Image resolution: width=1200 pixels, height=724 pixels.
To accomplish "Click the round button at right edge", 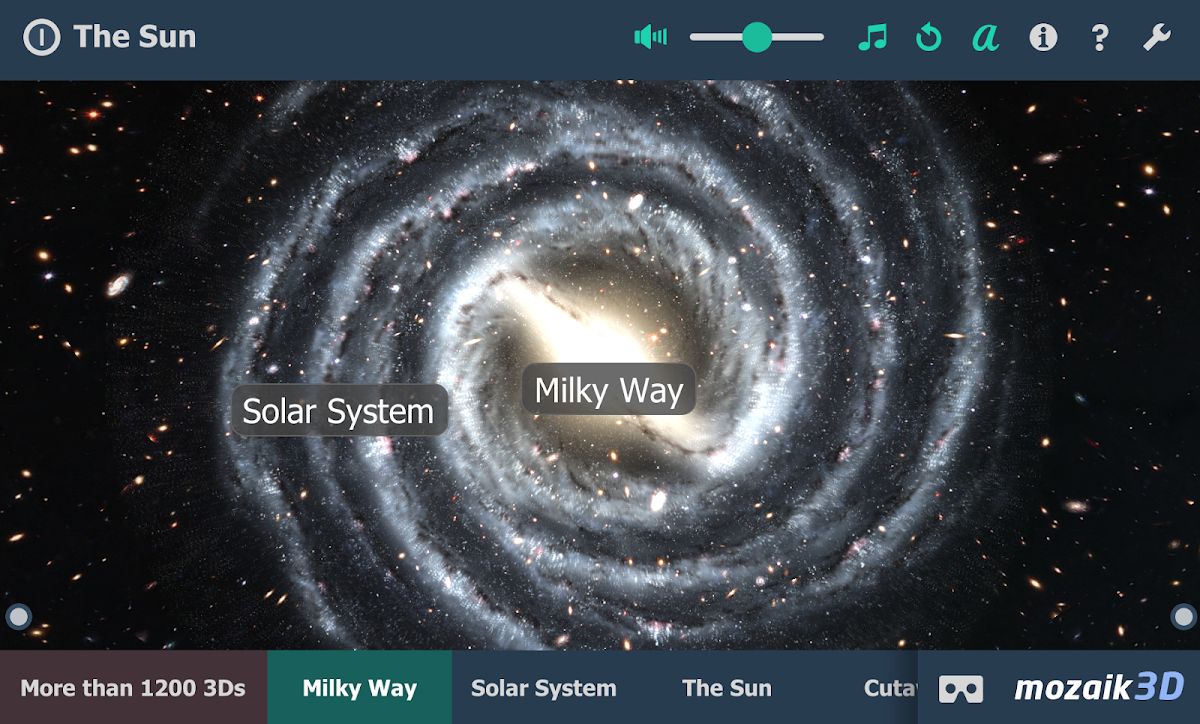I will [x=1183, y=616].
